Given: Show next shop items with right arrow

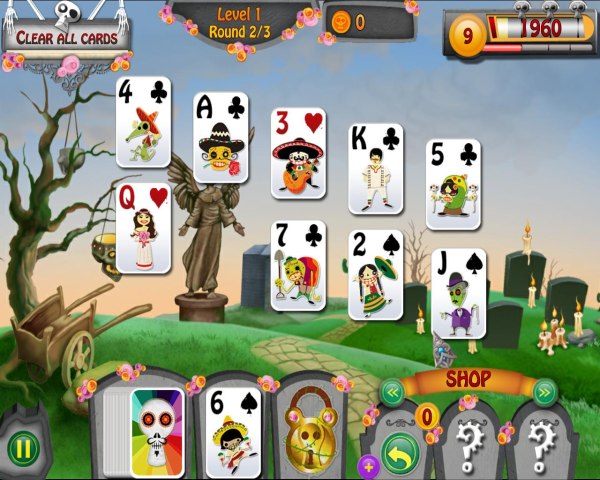Looking at the screenshot, I should 545,391.
